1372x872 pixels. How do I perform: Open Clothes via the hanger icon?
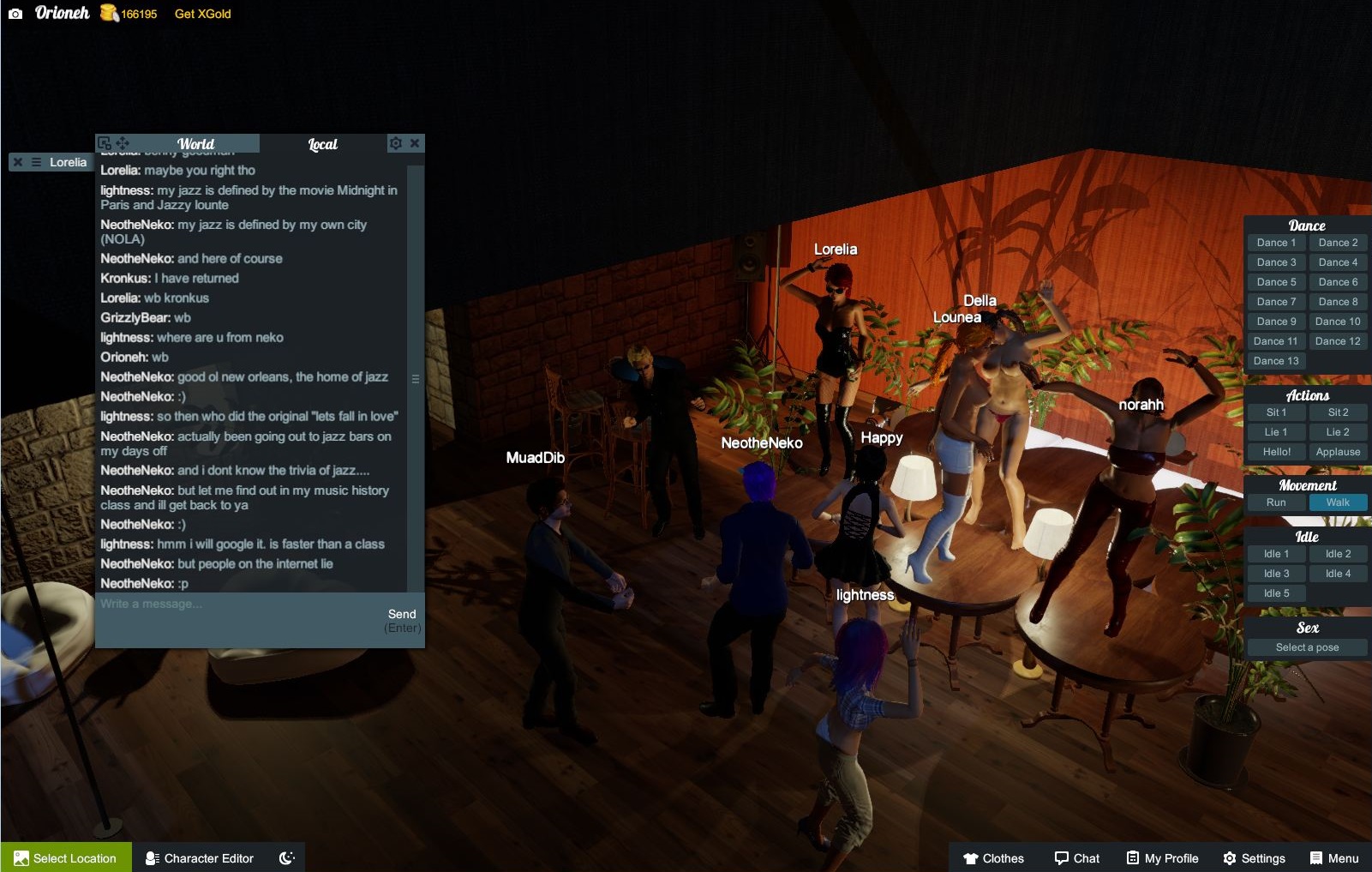coord(973,857)
